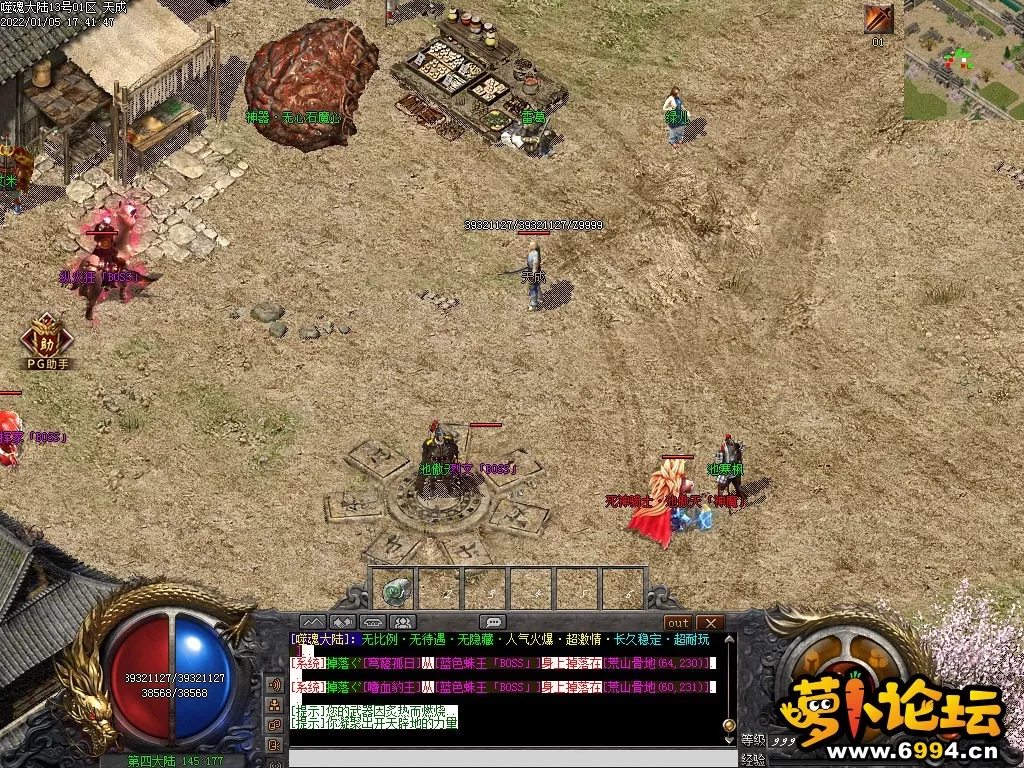Click the minimap

tap(963, 60)
